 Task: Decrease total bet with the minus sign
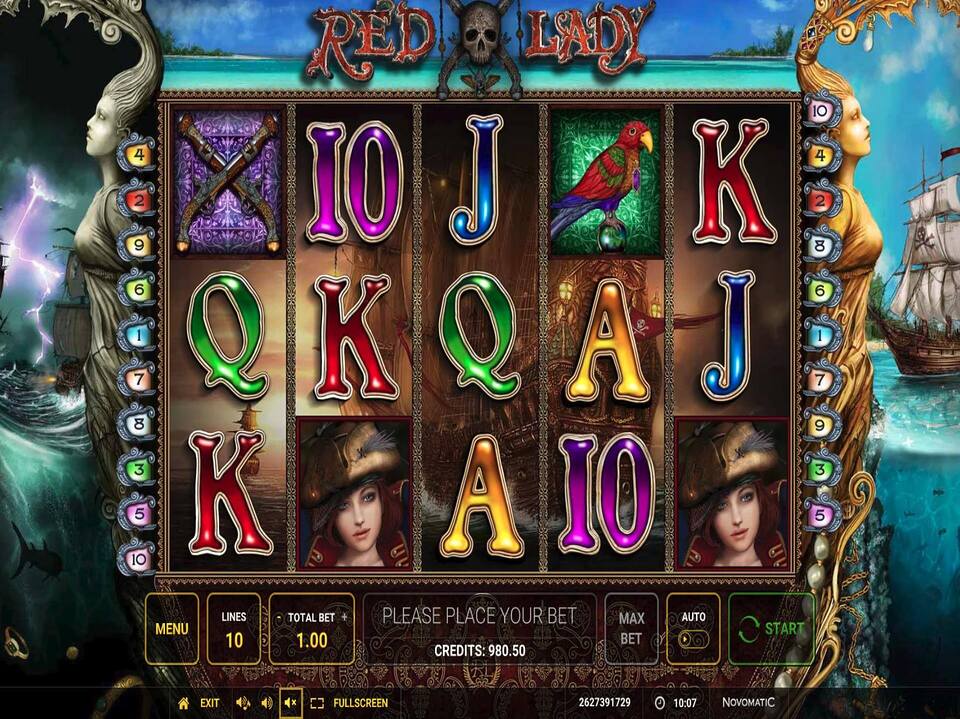[278, 618]
